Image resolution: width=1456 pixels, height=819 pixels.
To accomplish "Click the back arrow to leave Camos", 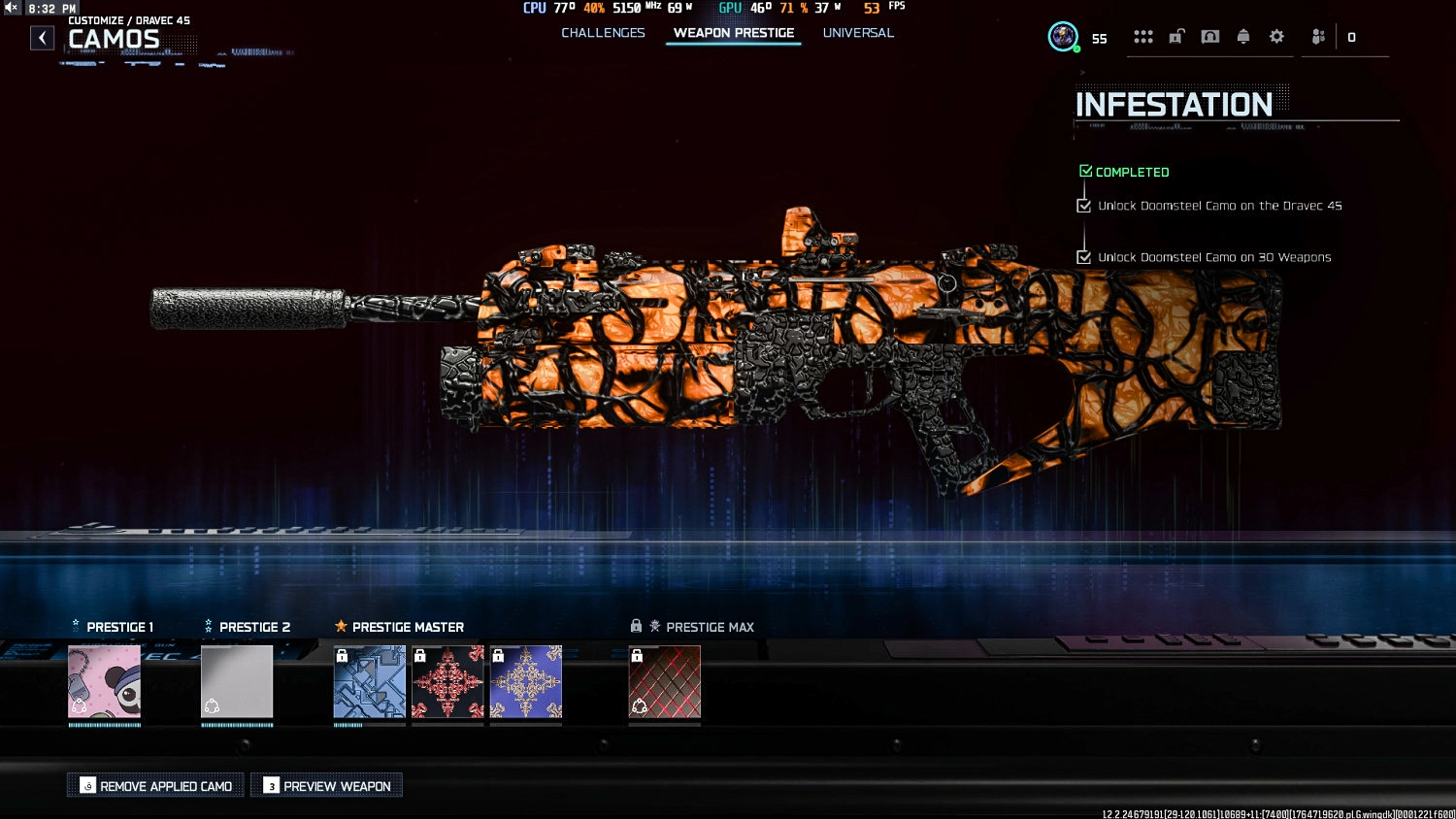I will coord(42,37).
